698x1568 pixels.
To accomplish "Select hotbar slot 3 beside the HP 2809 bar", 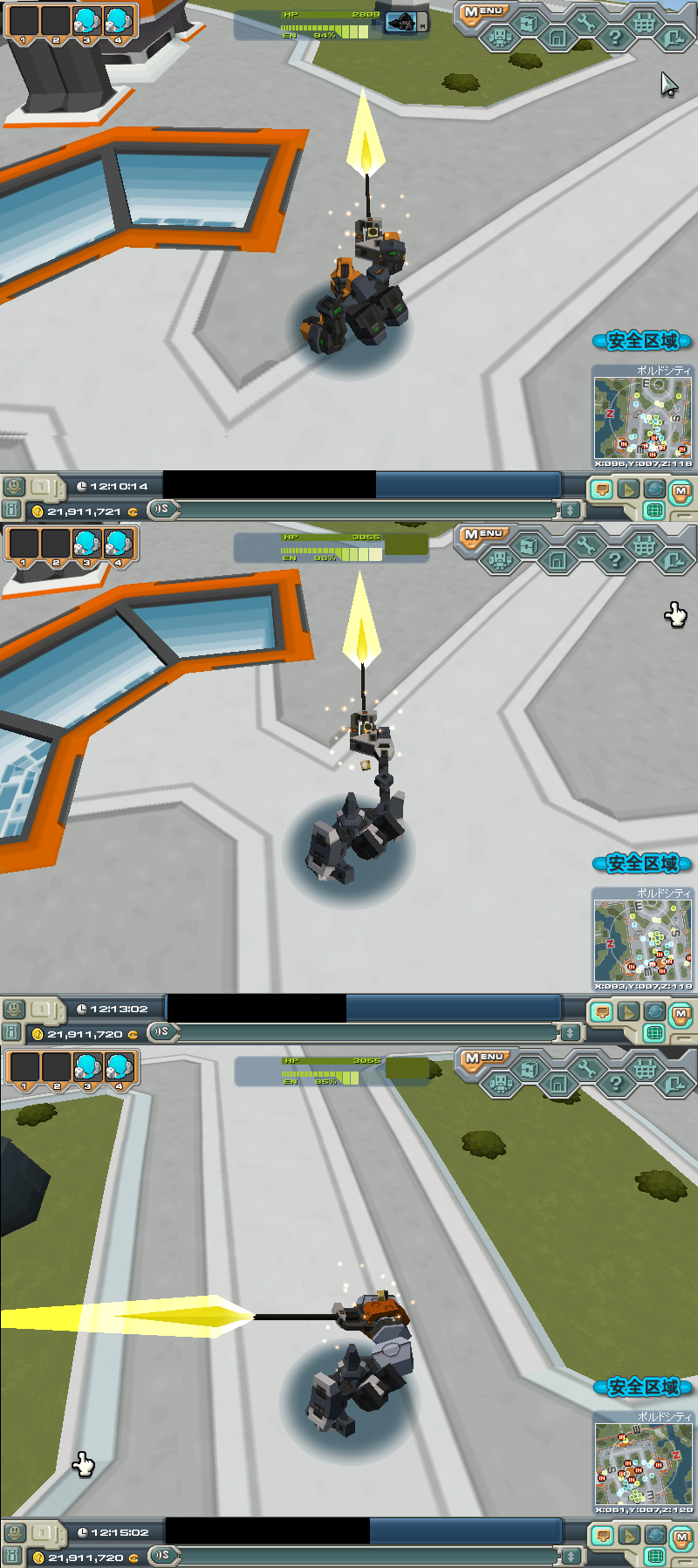I will click(x=86, y=22).
